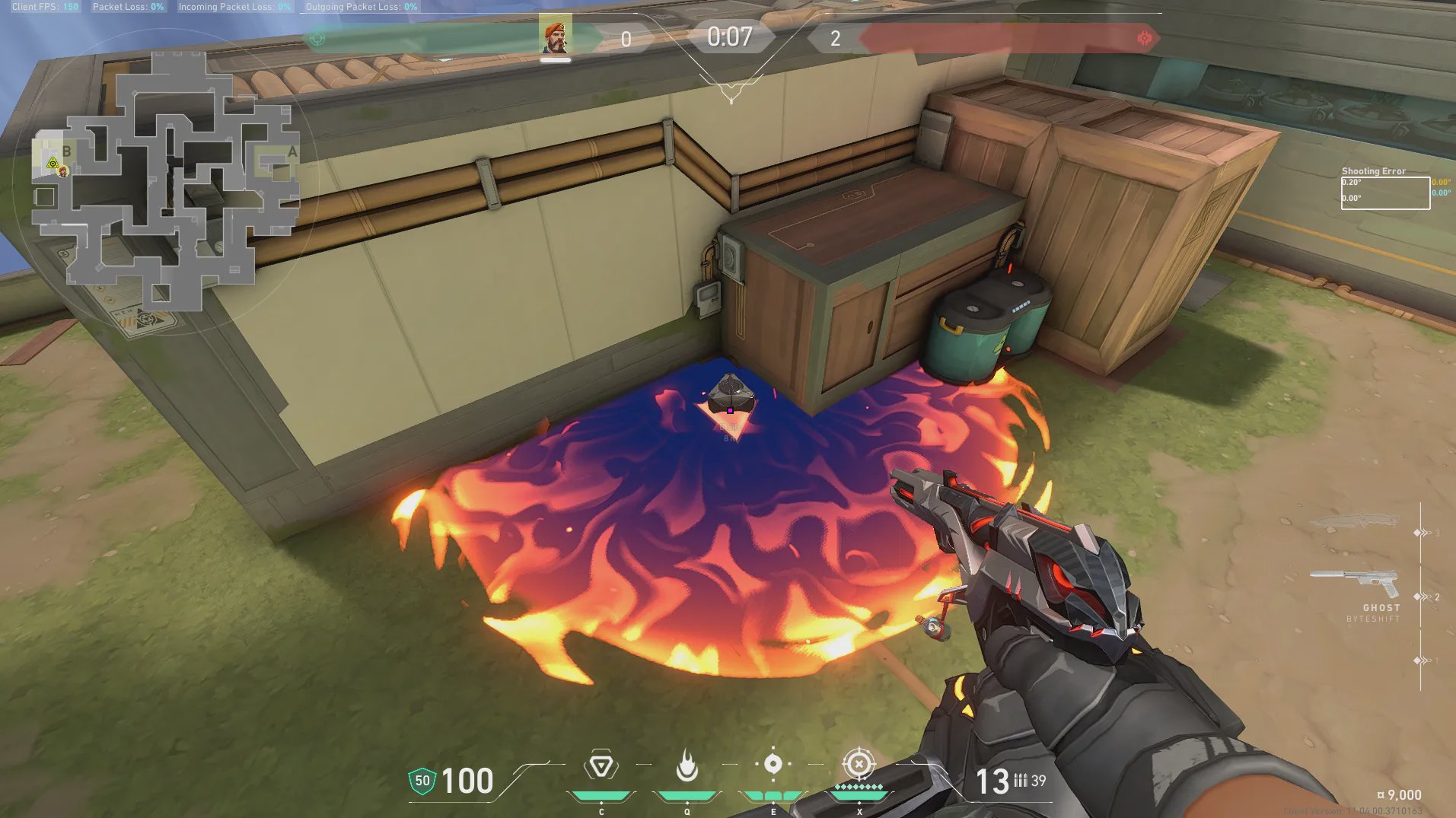Activate the Orbital Strike ultimate icon
Viewport: 1456px width, 818px height.
[859, 764]
